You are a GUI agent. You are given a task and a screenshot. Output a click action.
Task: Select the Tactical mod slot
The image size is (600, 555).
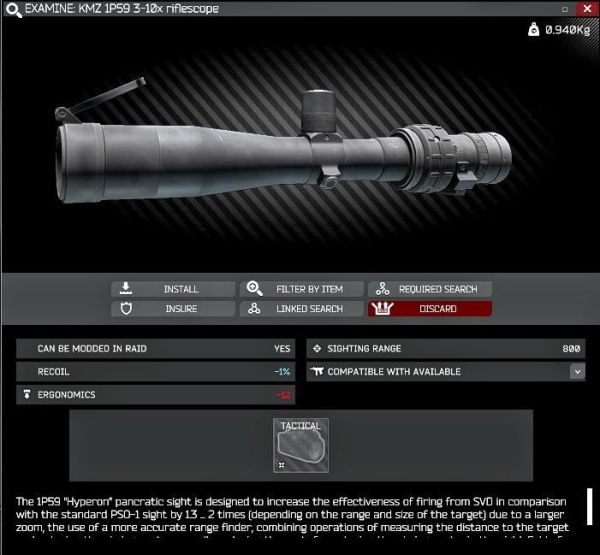[x=301, y=445]
